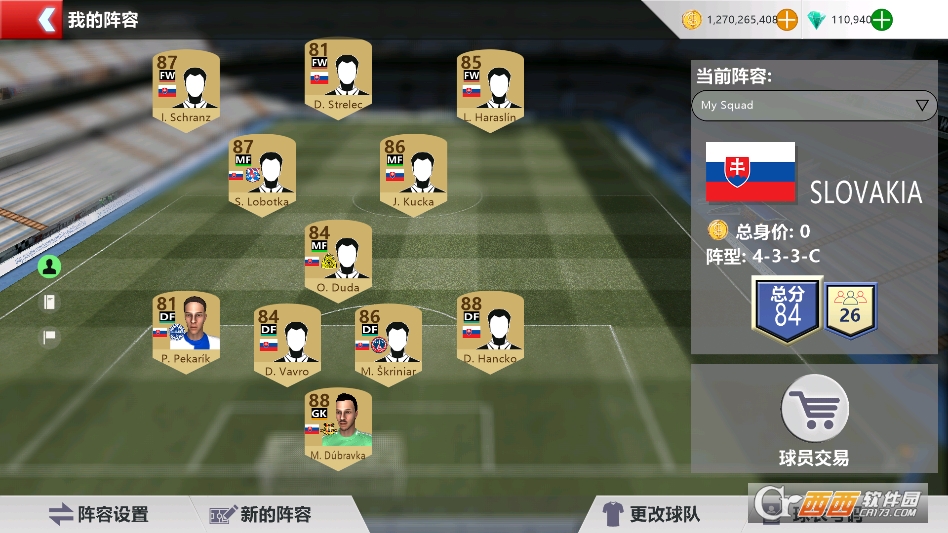The width and height of the screenshot is (948, 533).
Task: Choose goalkeeper M. Dúbravka card
Action: [x=338, y=424]
